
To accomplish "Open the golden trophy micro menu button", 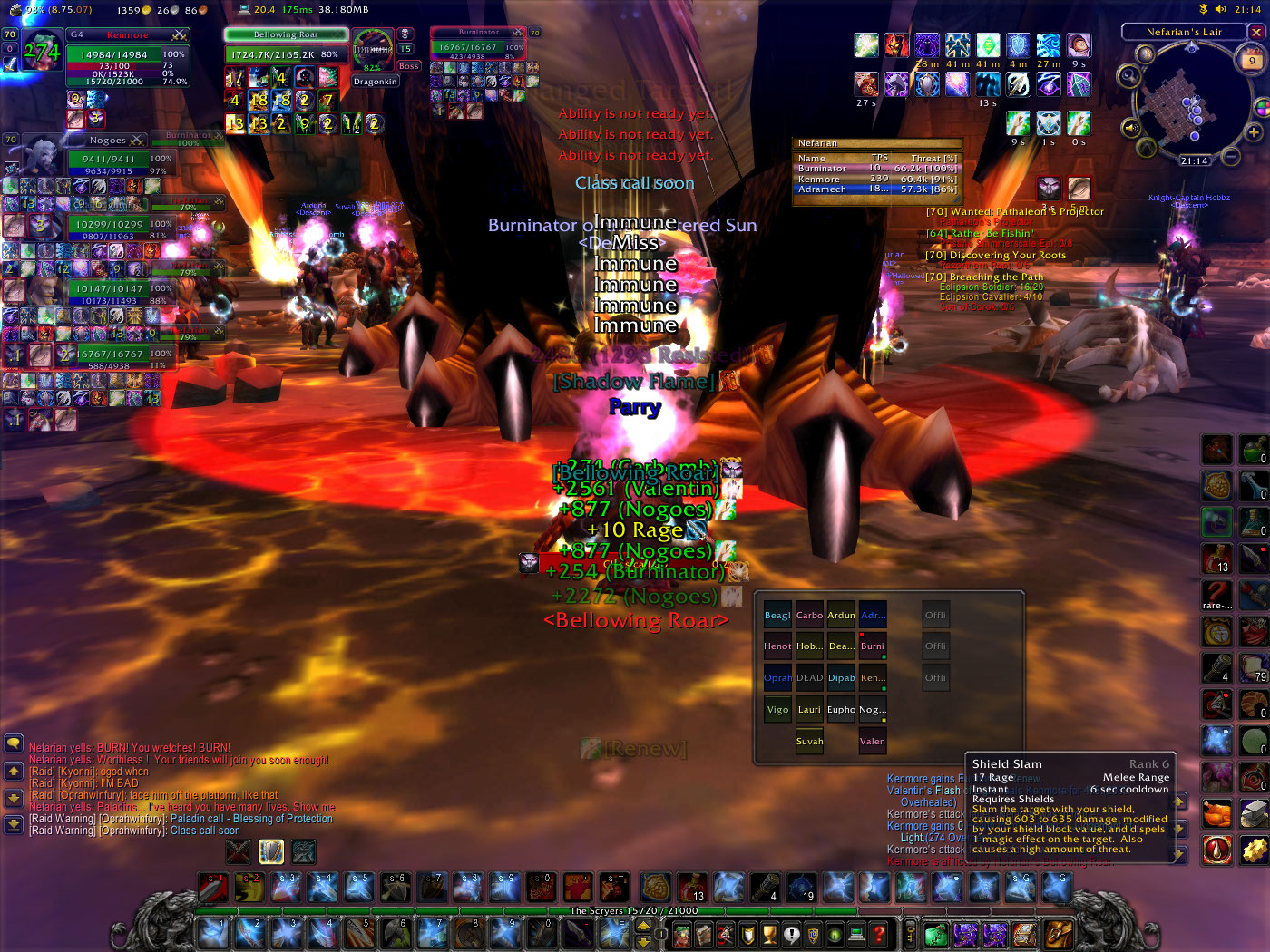I will click(769, 933).
